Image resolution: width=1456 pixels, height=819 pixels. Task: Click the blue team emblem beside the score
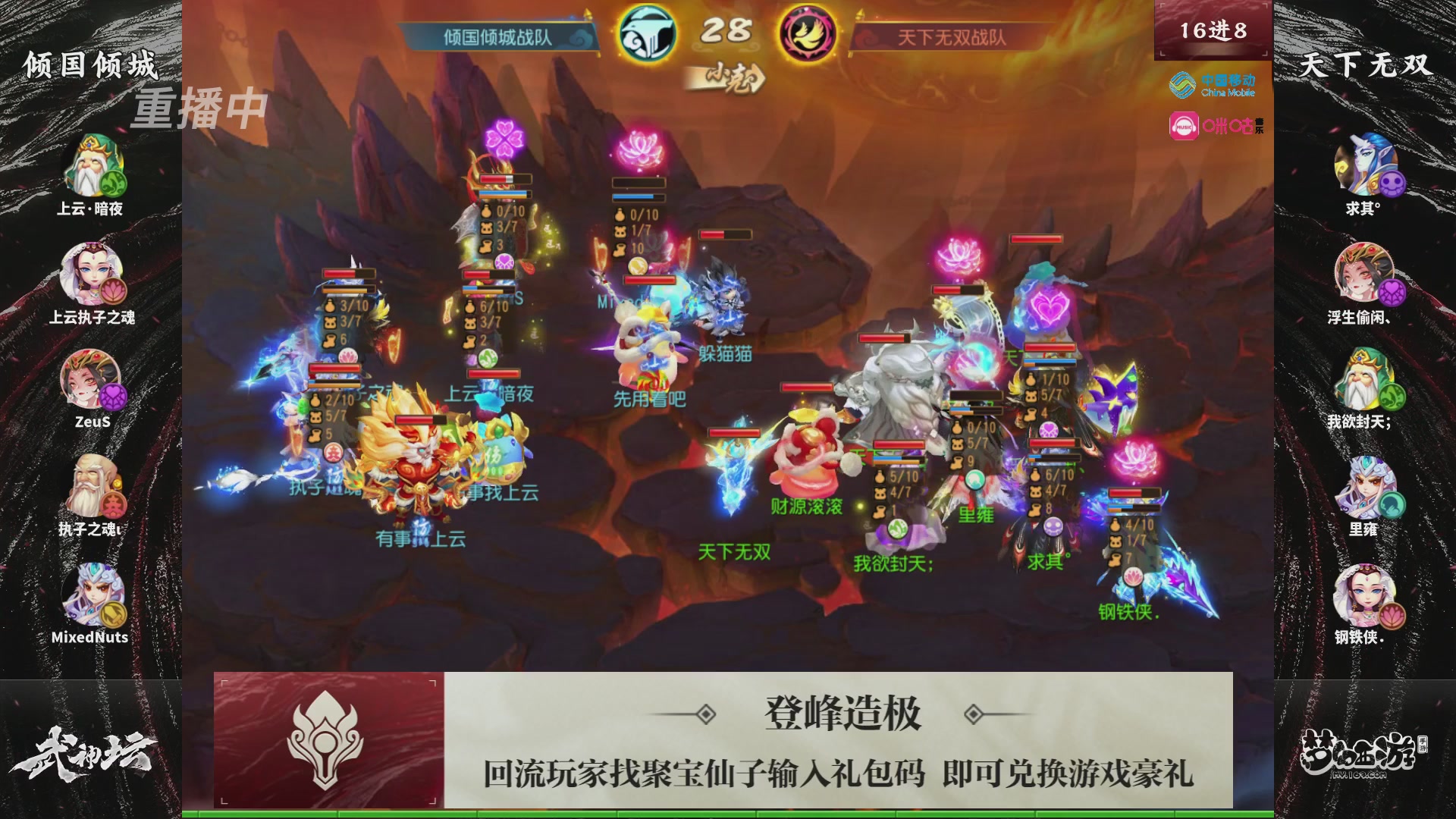pos(646,33)
